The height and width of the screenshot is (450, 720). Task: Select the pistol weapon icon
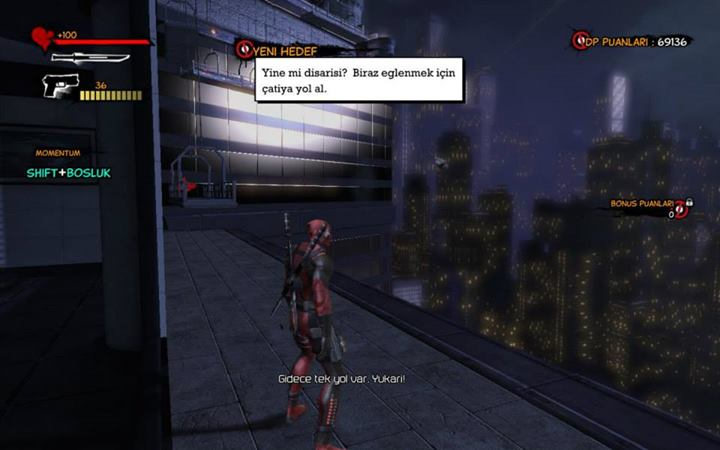coord(63,88)
